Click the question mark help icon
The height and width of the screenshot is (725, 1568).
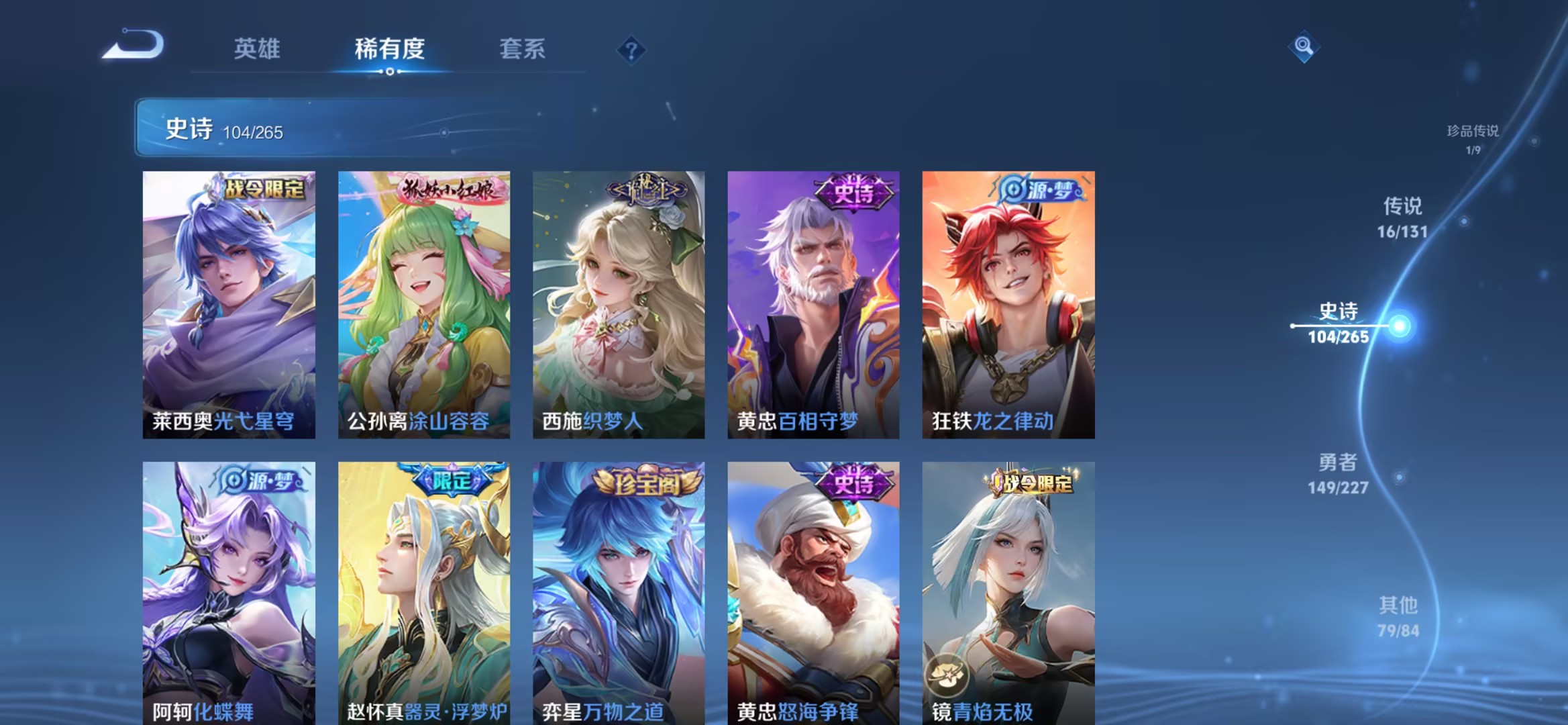[x=631, y=50]
